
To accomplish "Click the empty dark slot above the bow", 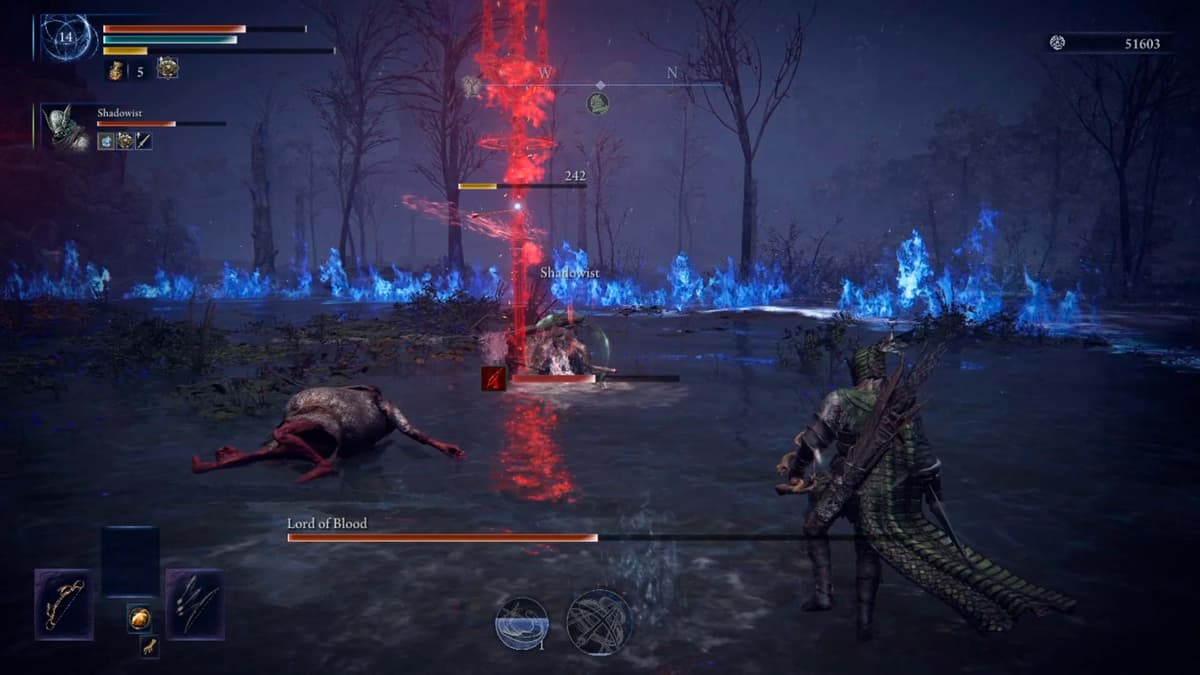I will click(130, 560).
